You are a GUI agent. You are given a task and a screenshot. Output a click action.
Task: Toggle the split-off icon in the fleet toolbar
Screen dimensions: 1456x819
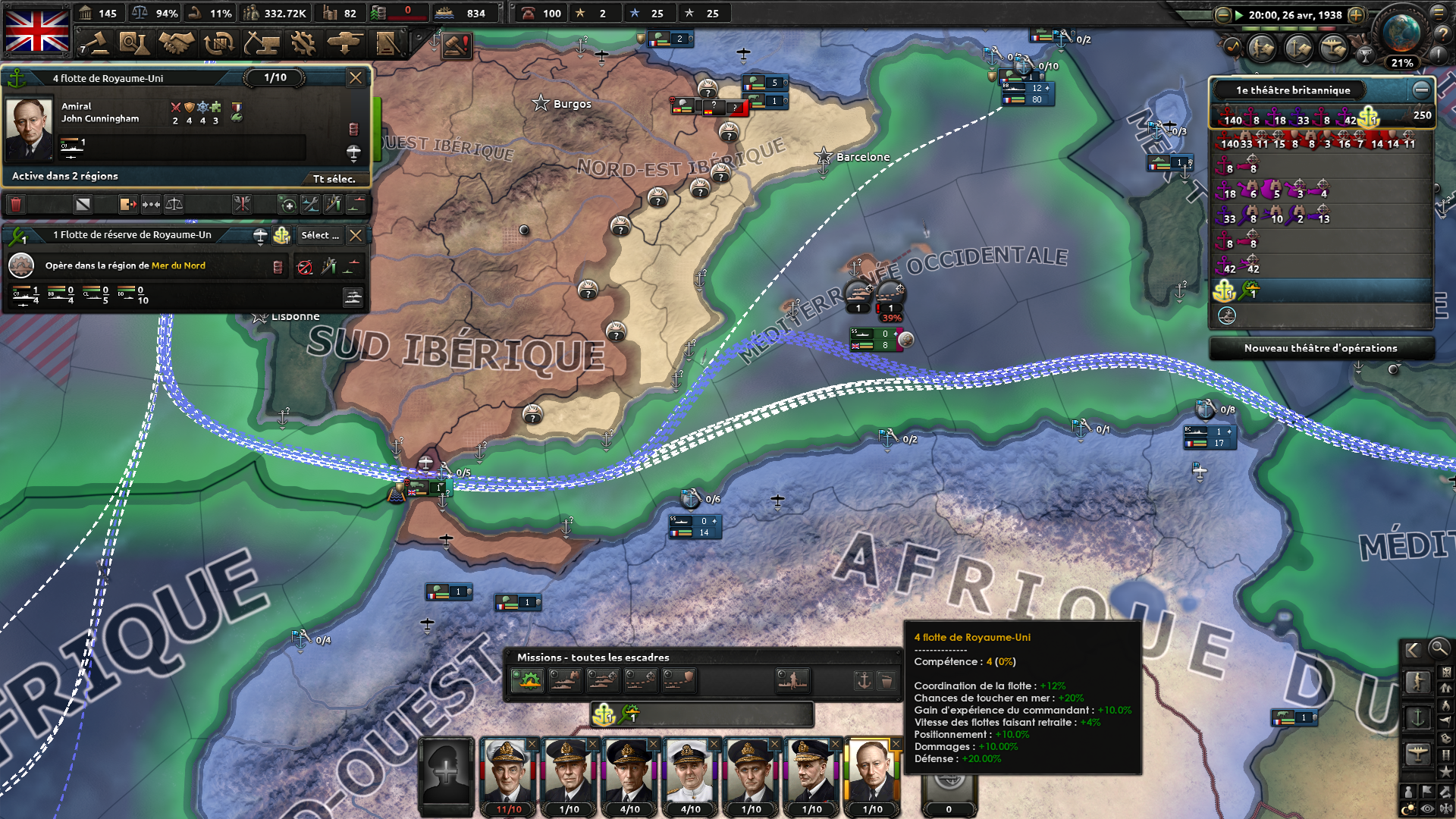point(127,205)
